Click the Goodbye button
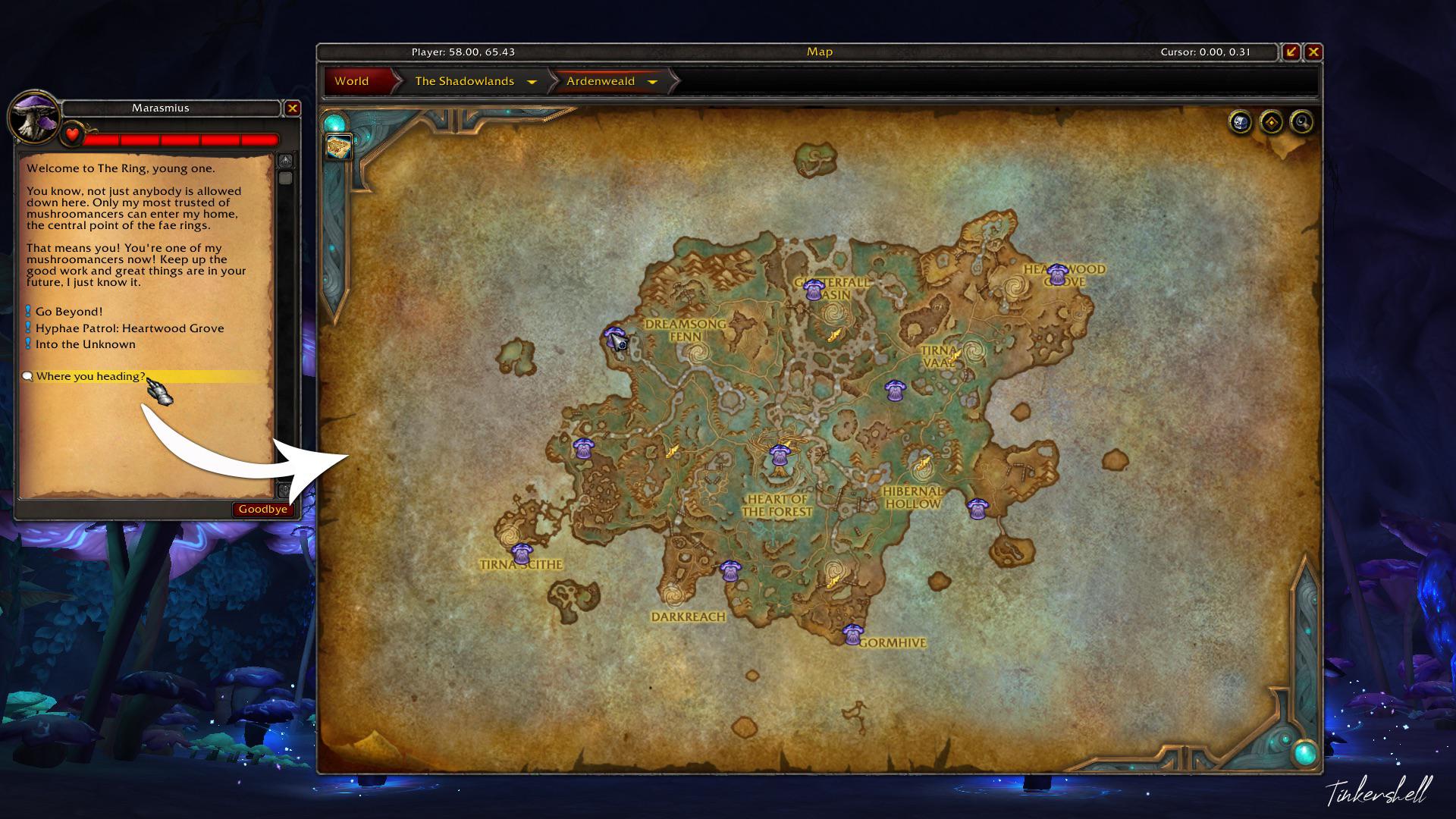The height and width of the screenshot is (819, 1456). click(x=262, y=509)
